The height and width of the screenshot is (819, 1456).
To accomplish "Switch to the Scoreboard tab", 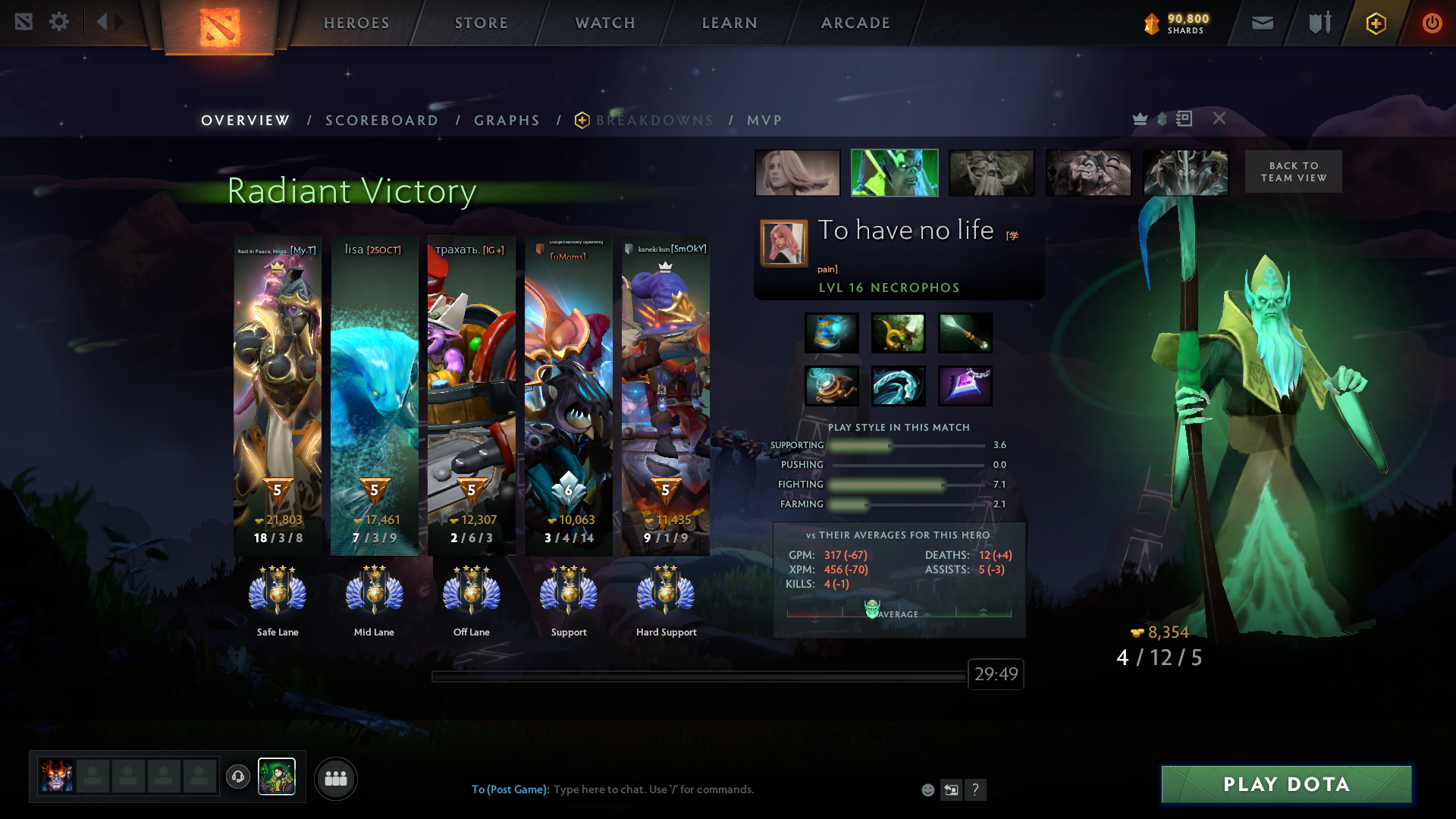I will pos(382,121).
